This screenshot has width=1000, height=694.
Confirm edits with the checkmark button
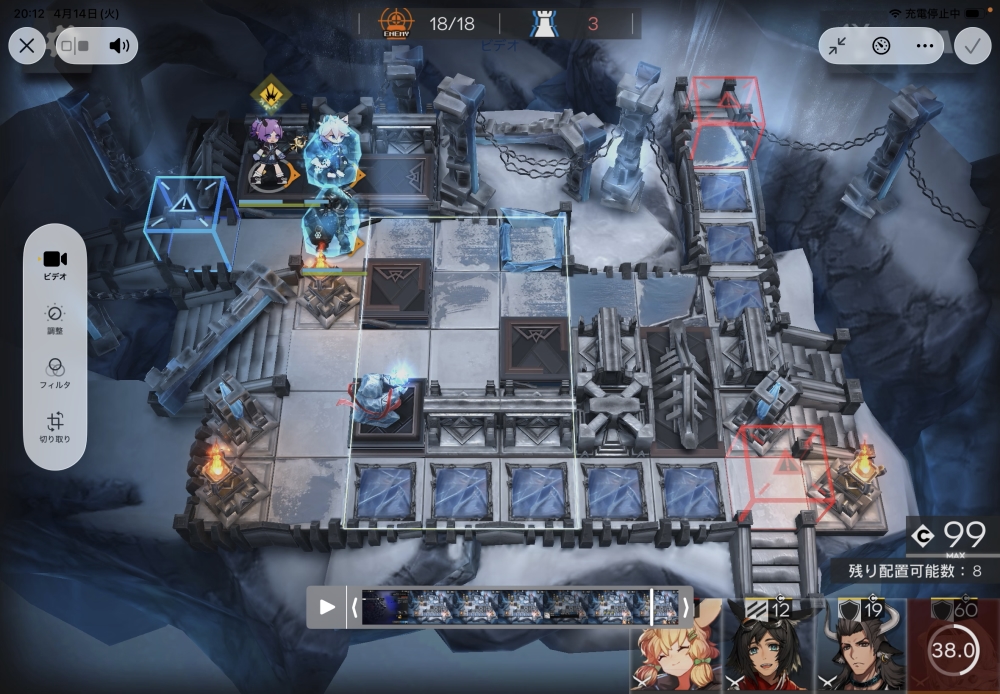(970, 45)
